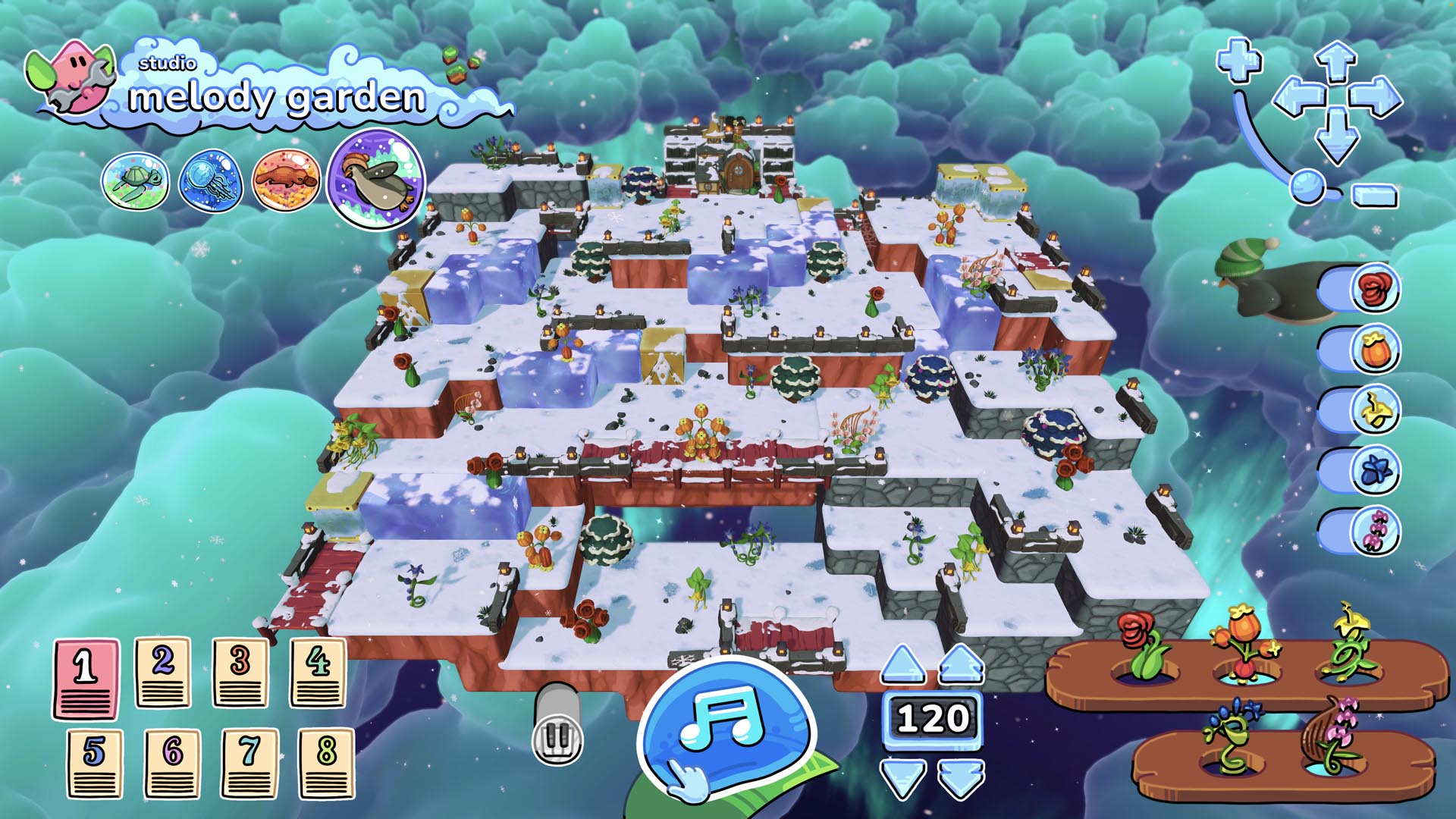Select the turtle animal bubble

point(135,181)
